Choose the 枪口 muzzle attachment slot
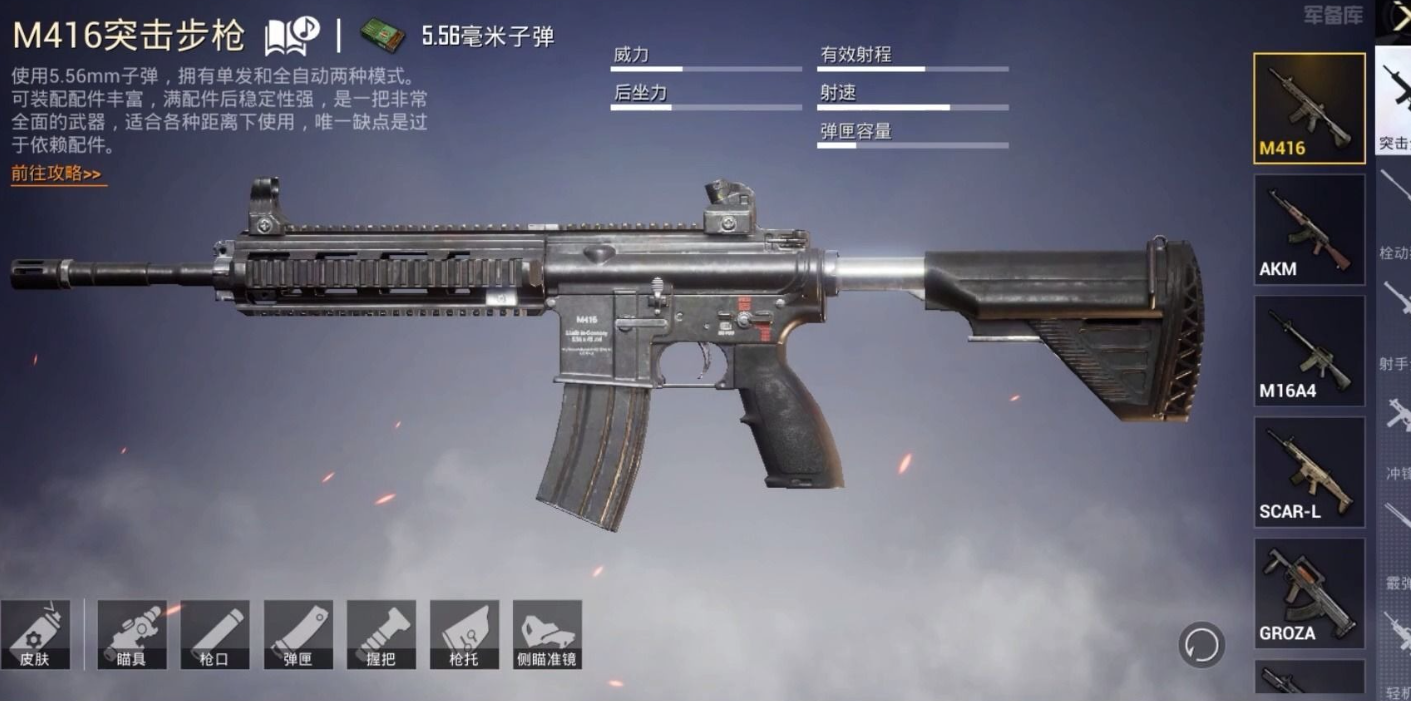1411x701 pixels. (215, 634)
